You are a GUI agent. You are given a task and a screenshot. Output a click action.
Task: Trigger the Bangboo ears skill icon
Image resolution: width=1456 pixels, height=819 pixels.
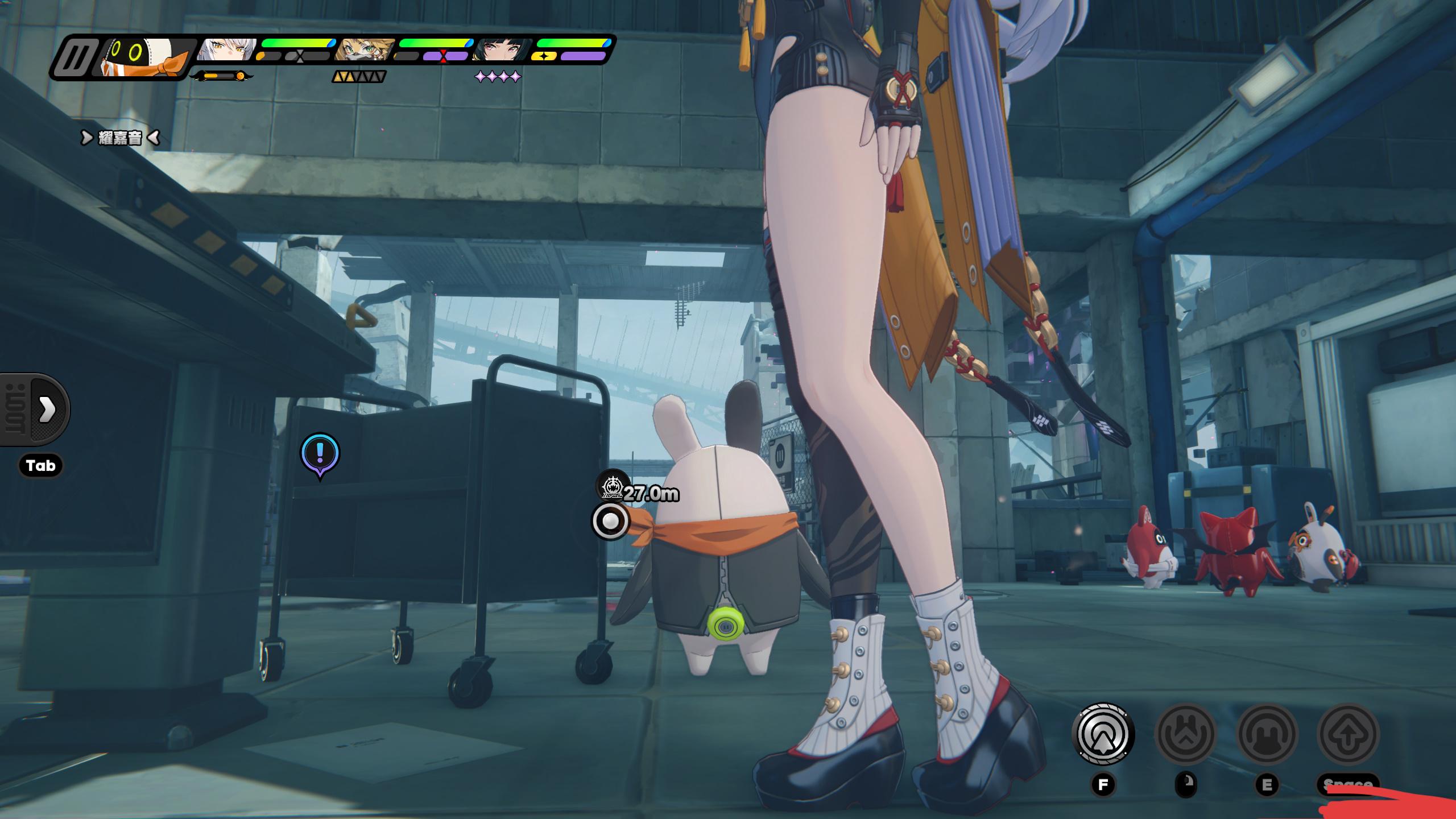coord(1267,734)
